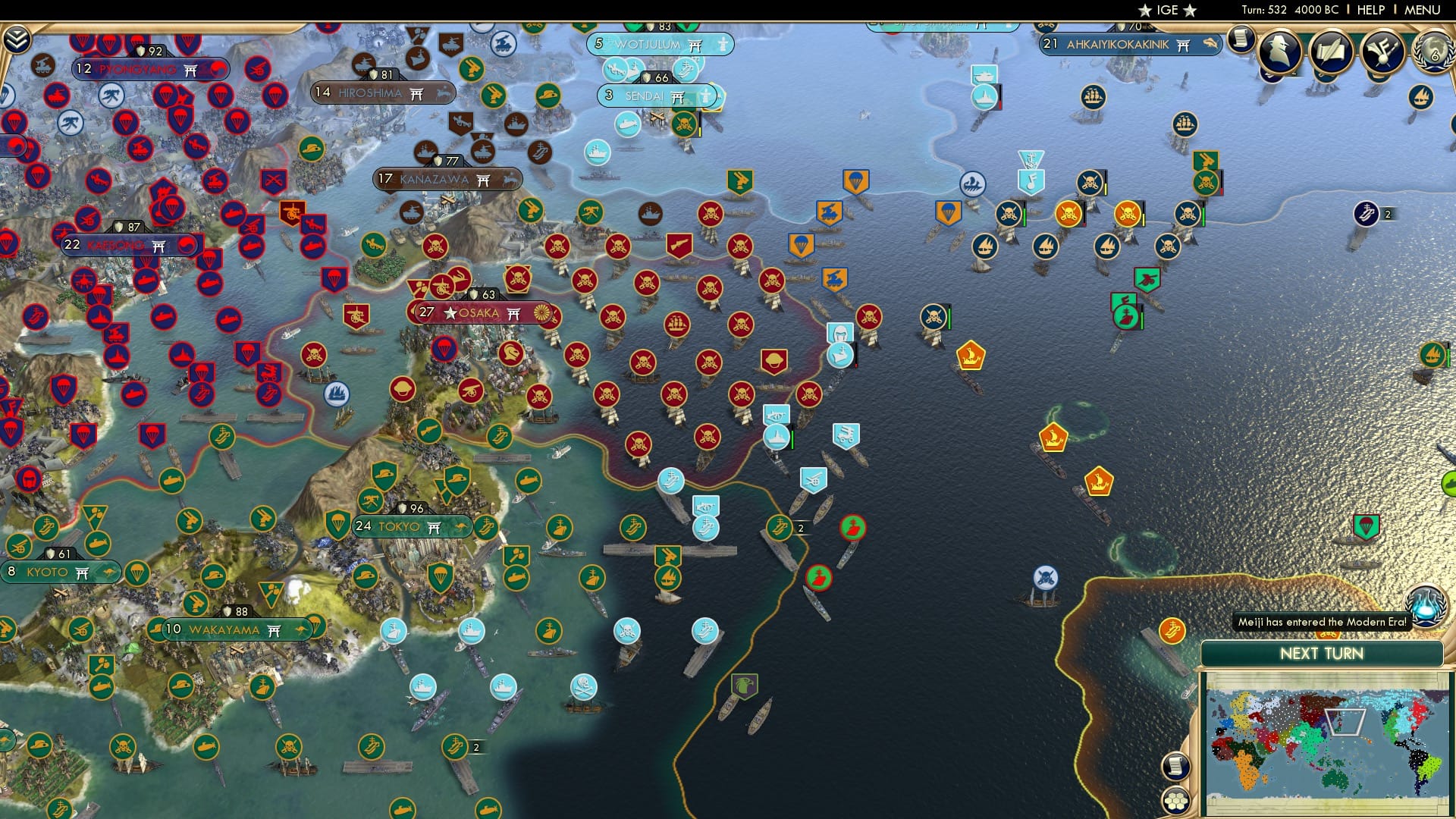
Task: Open the Espionage overview with the spy icon
Action: point(1279,52)
